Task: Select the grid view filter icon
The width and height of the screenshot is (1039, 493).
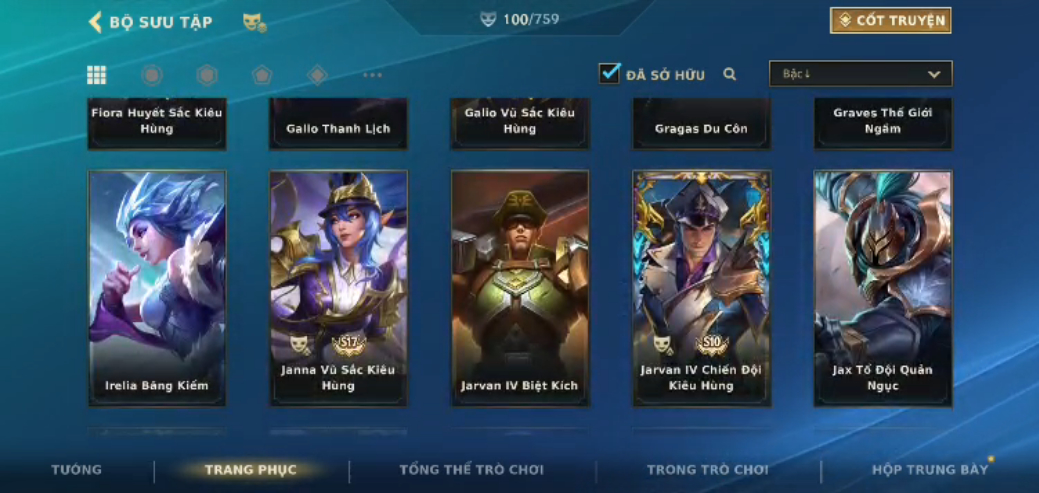Action: 97,75
